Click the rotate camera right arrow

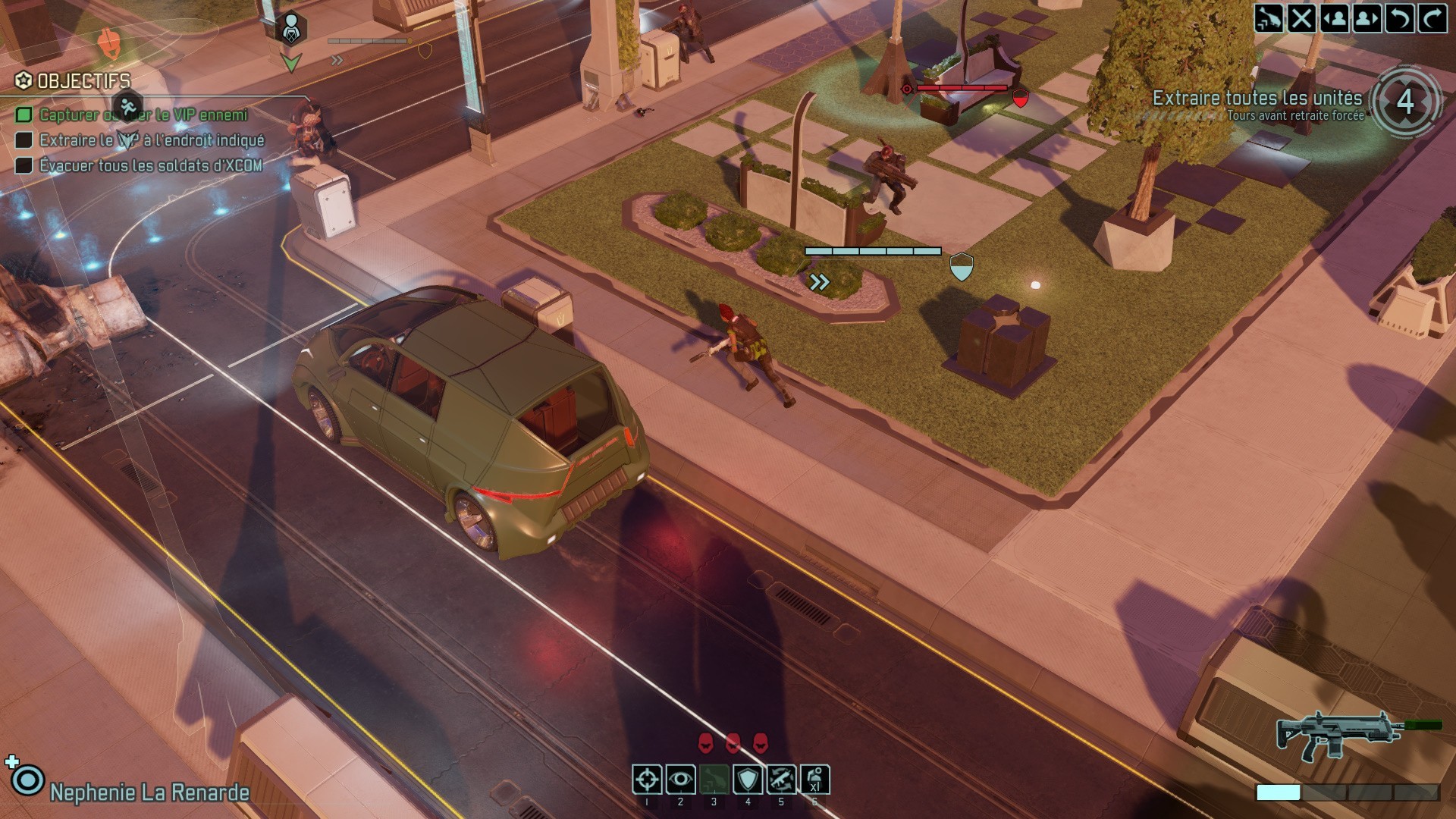click(1432, 19)
